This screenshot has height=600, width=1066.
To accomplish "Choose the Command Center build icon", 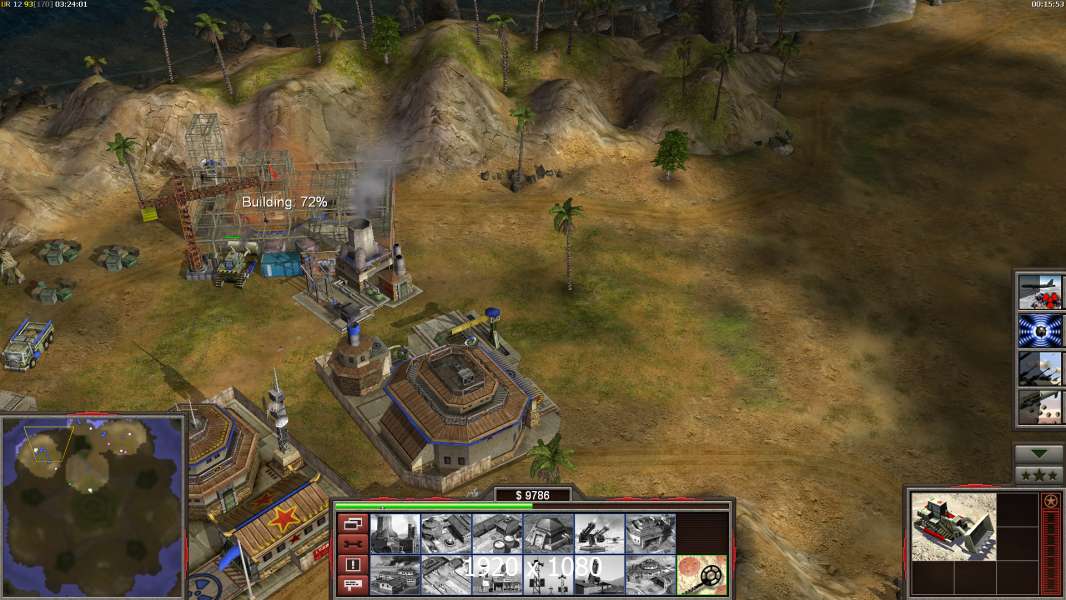I will point(649,574).
